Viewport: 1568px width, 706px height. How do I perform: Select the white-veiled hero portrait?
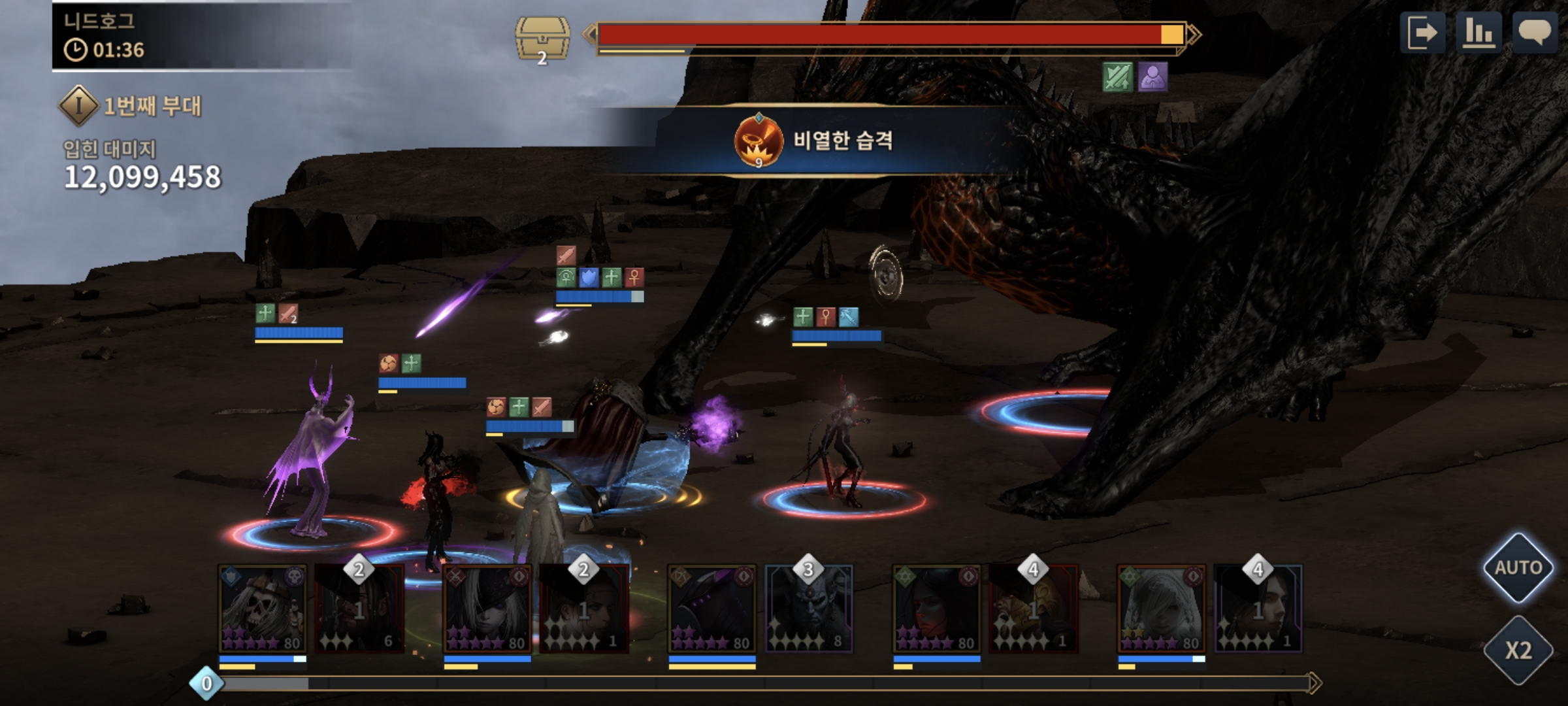1162,609
